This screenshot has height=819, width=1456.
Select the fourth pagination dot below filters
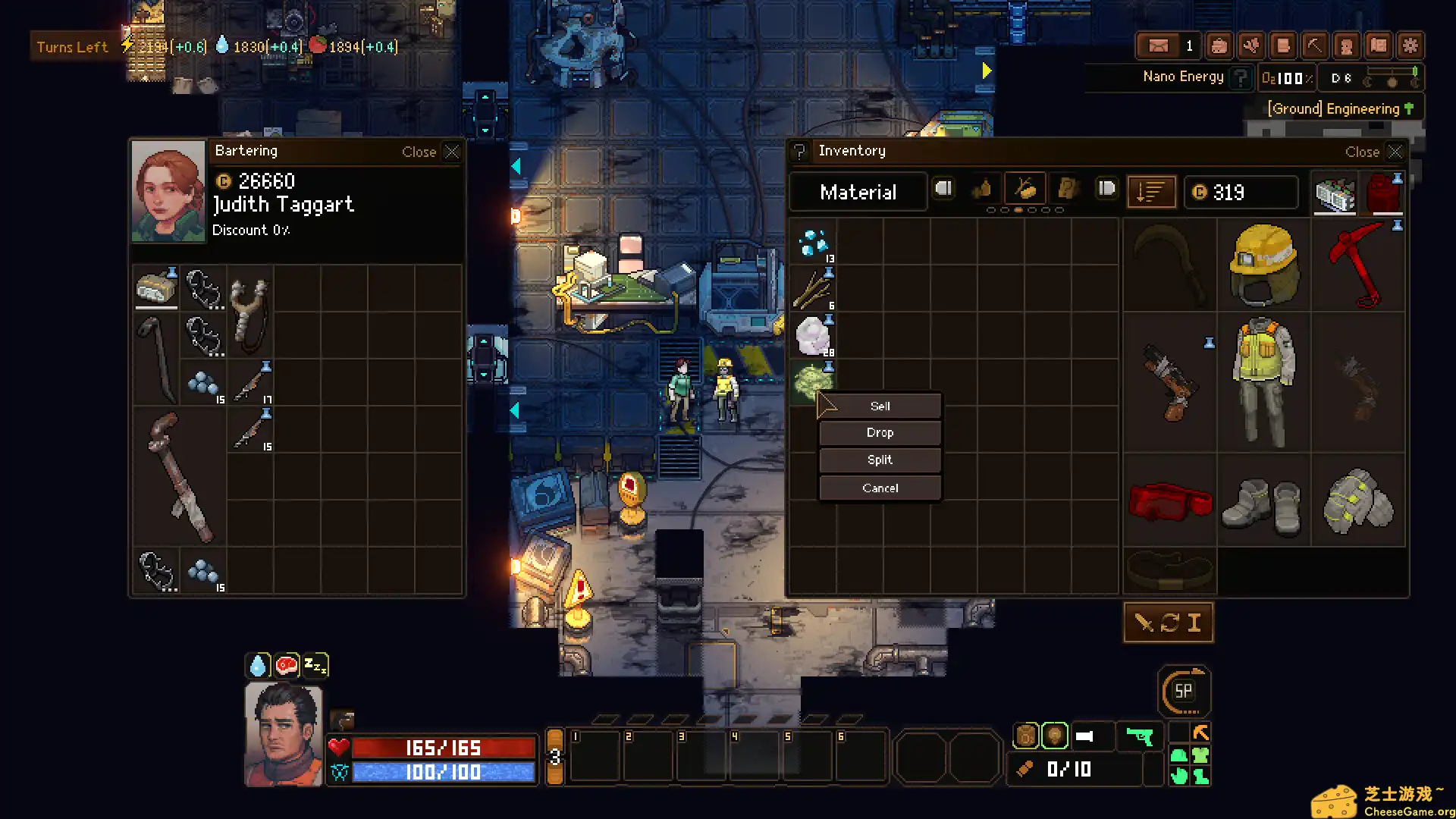click(x=1032, y=210)
